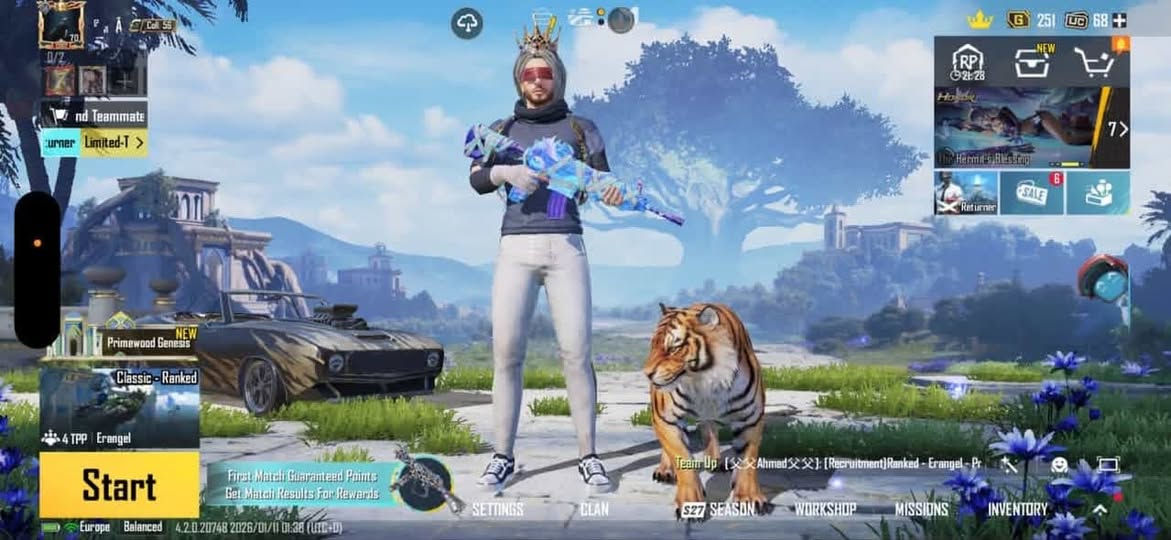The height and width of the screenshot is (540, 1171).
Task: Open the Workshop menu
Action: point(825,509)
